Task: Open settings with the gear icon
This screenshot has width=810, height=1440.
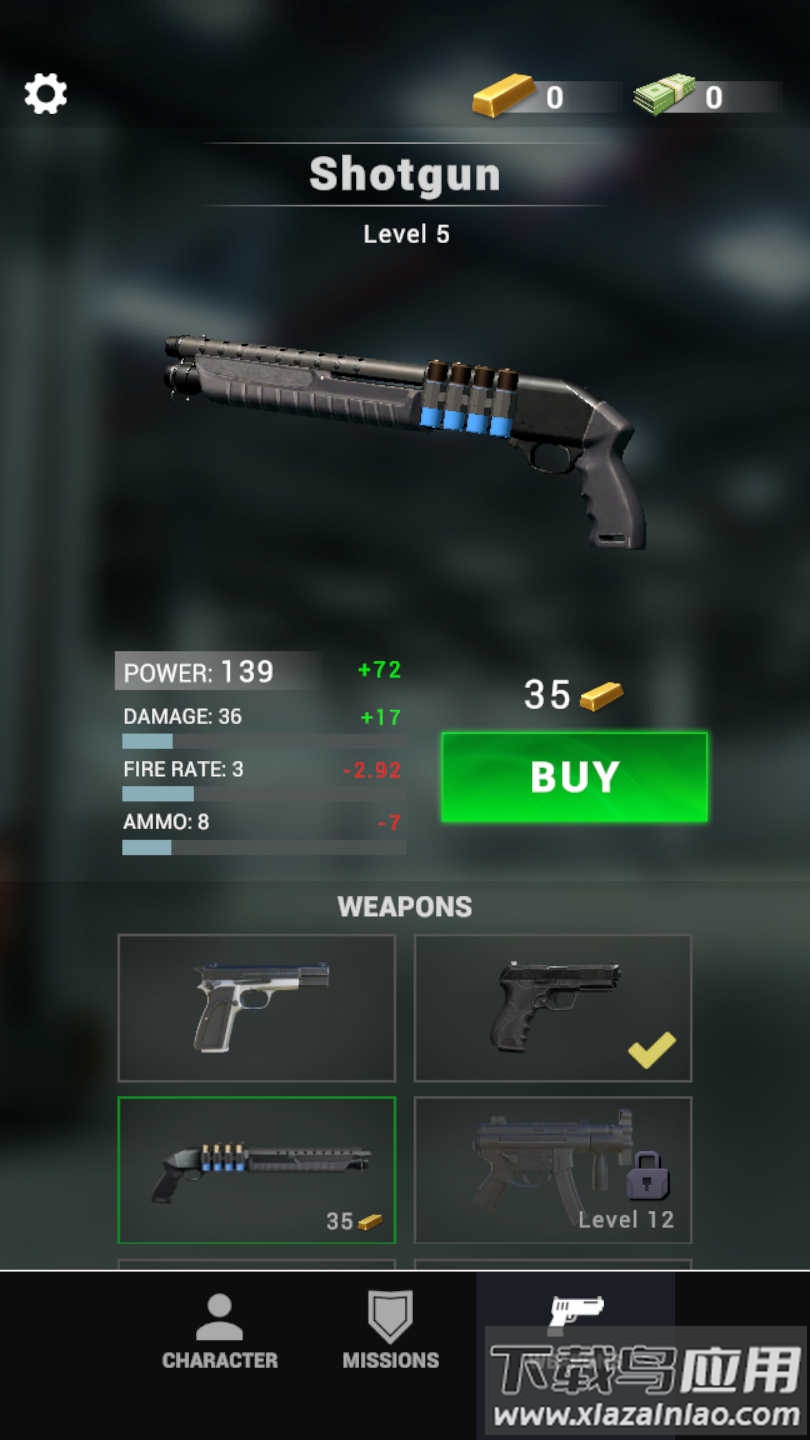Action: [45, 94]
